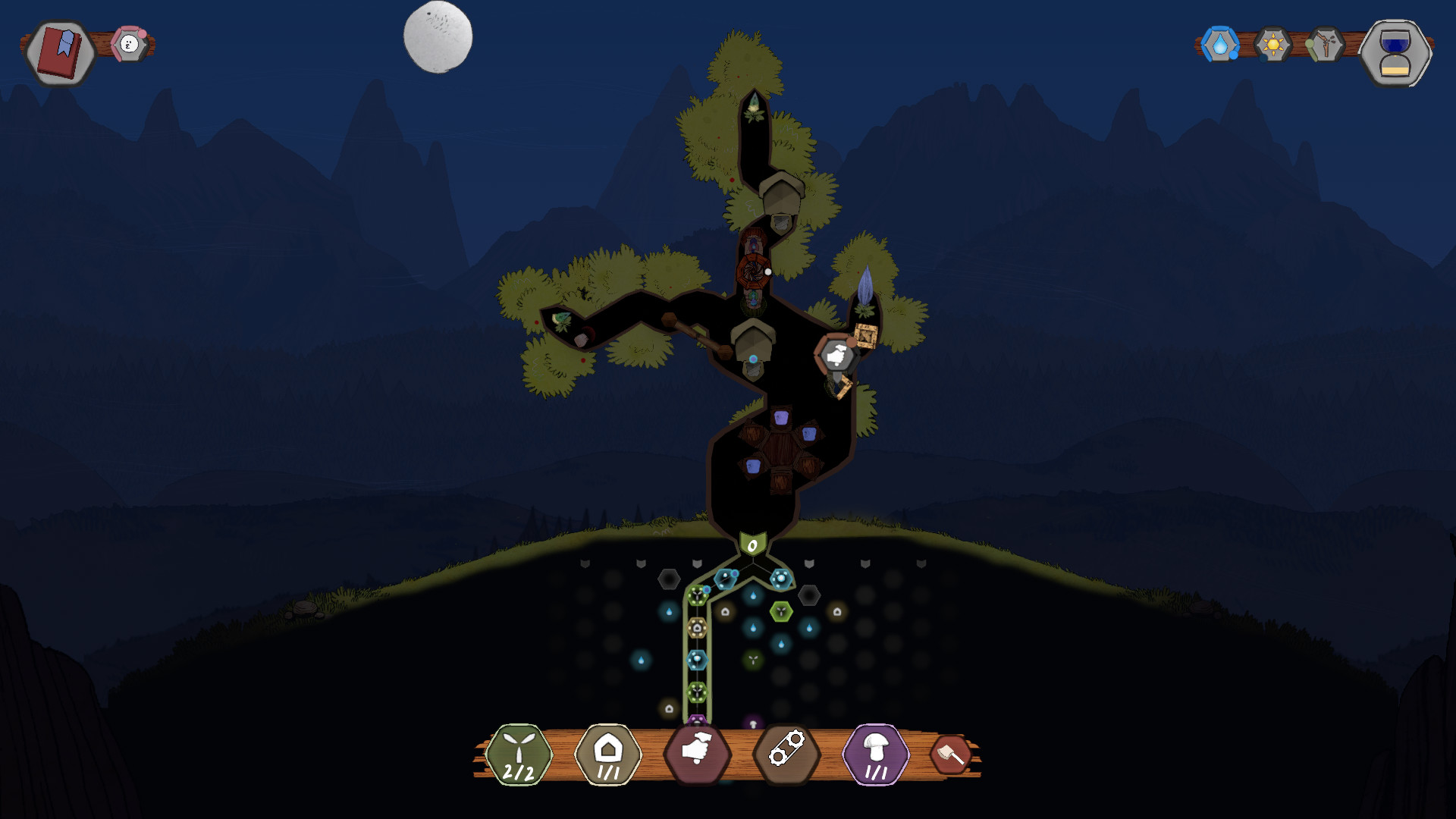Viewport: 1456px width, 819px height.
Task: Activate the pointing hand selection tool
Action: 698,754
